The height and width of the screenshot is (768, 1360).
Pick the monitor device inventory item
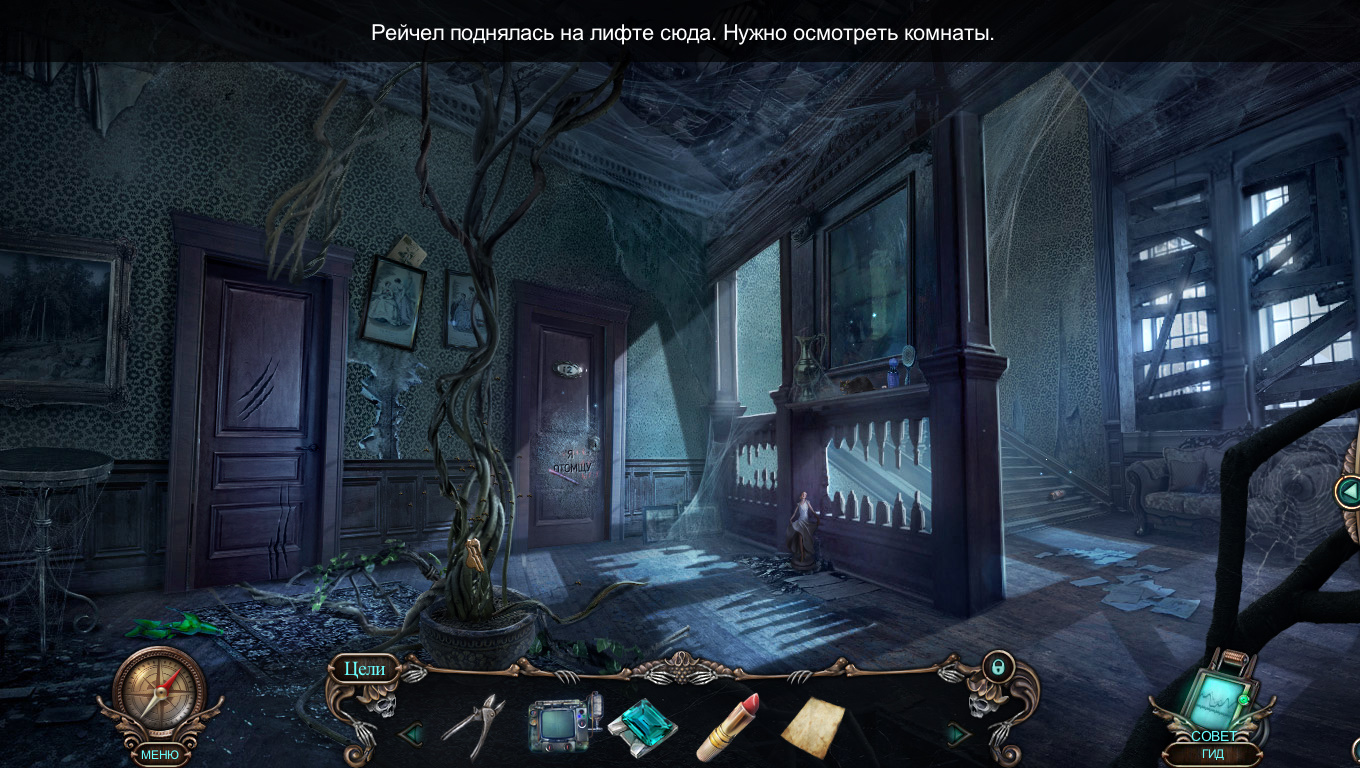point(565,725)
